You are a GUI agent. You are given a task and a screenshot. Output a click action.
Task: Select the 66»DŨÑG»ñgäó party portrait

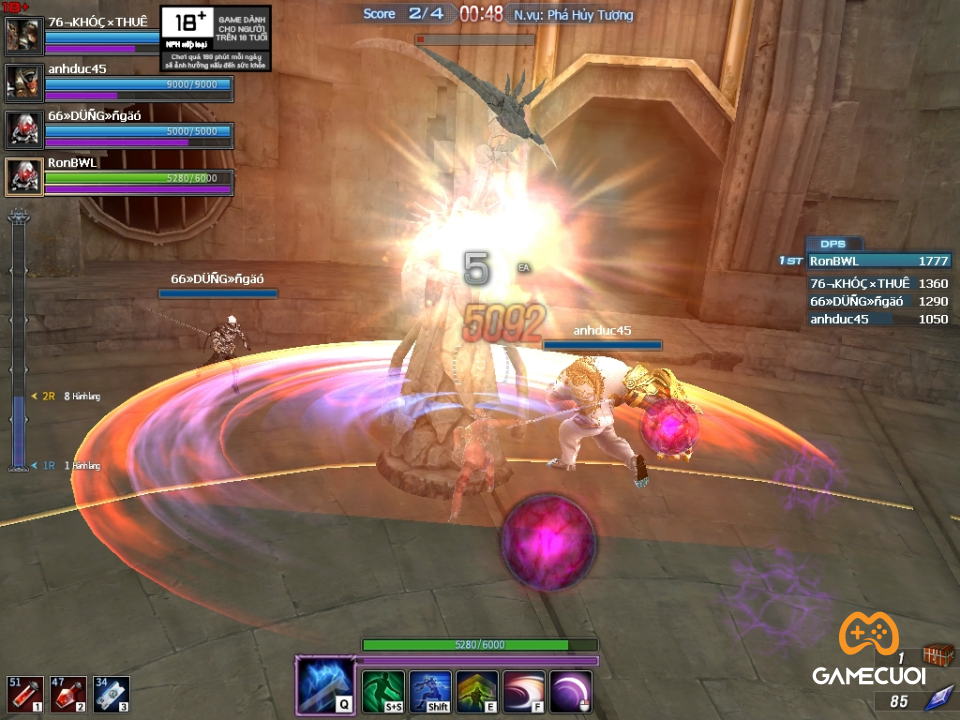coord(22,130)
